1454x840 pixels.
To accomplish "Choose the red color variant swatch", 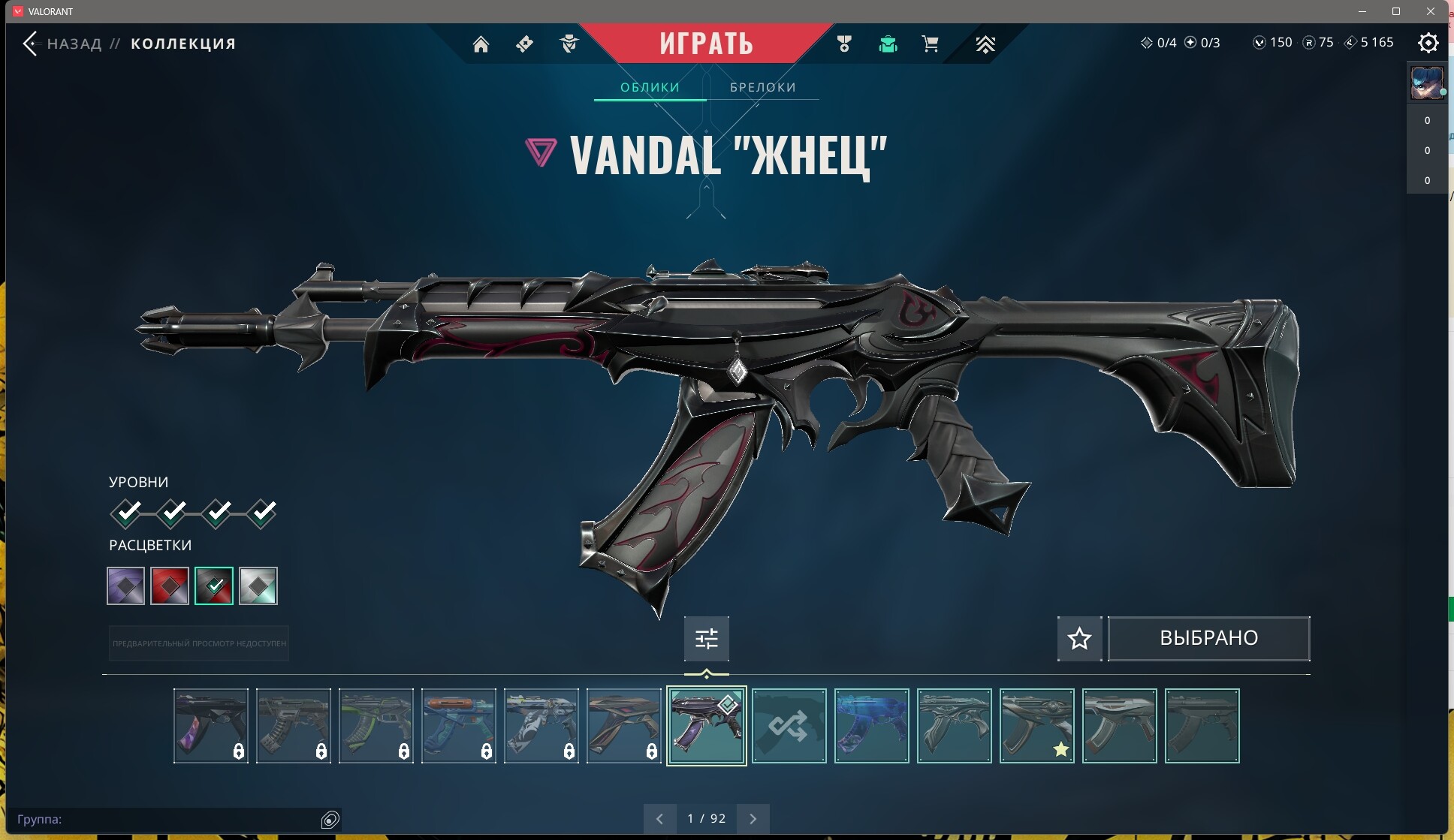I will click(170, 586).
